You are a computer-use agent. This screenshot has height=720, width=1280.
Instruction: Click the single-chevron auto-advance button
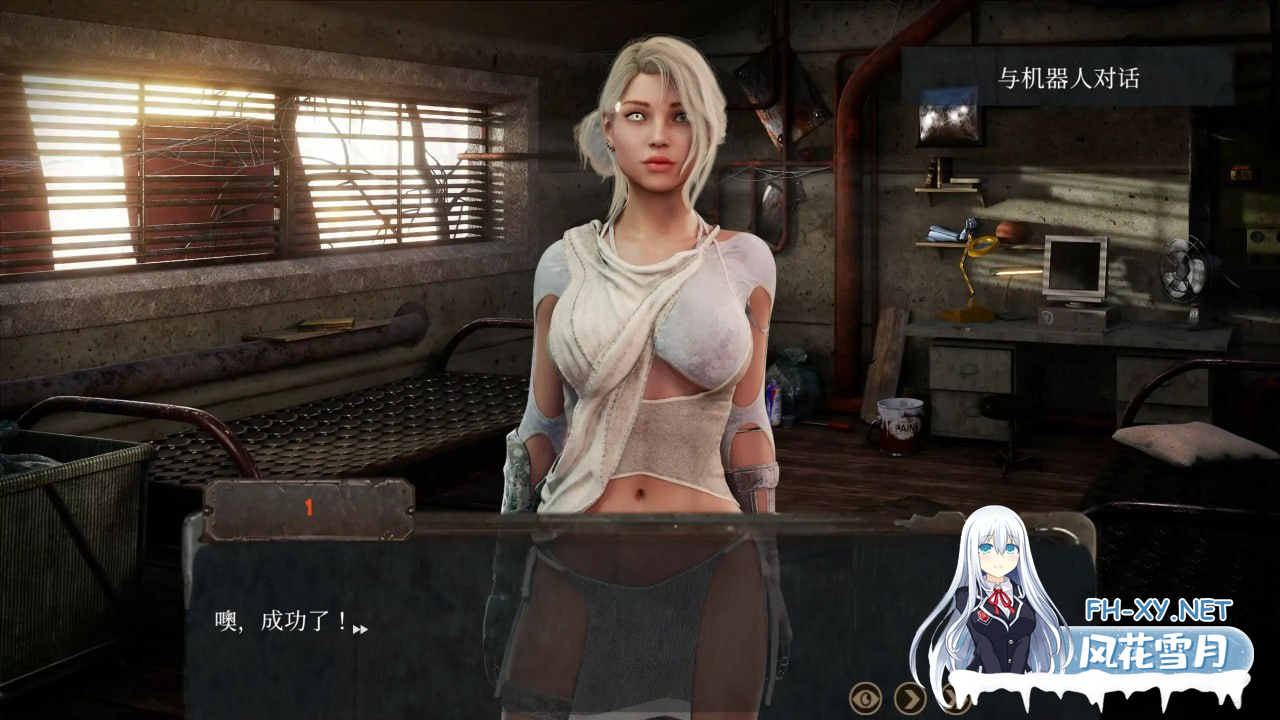(909, 697)
